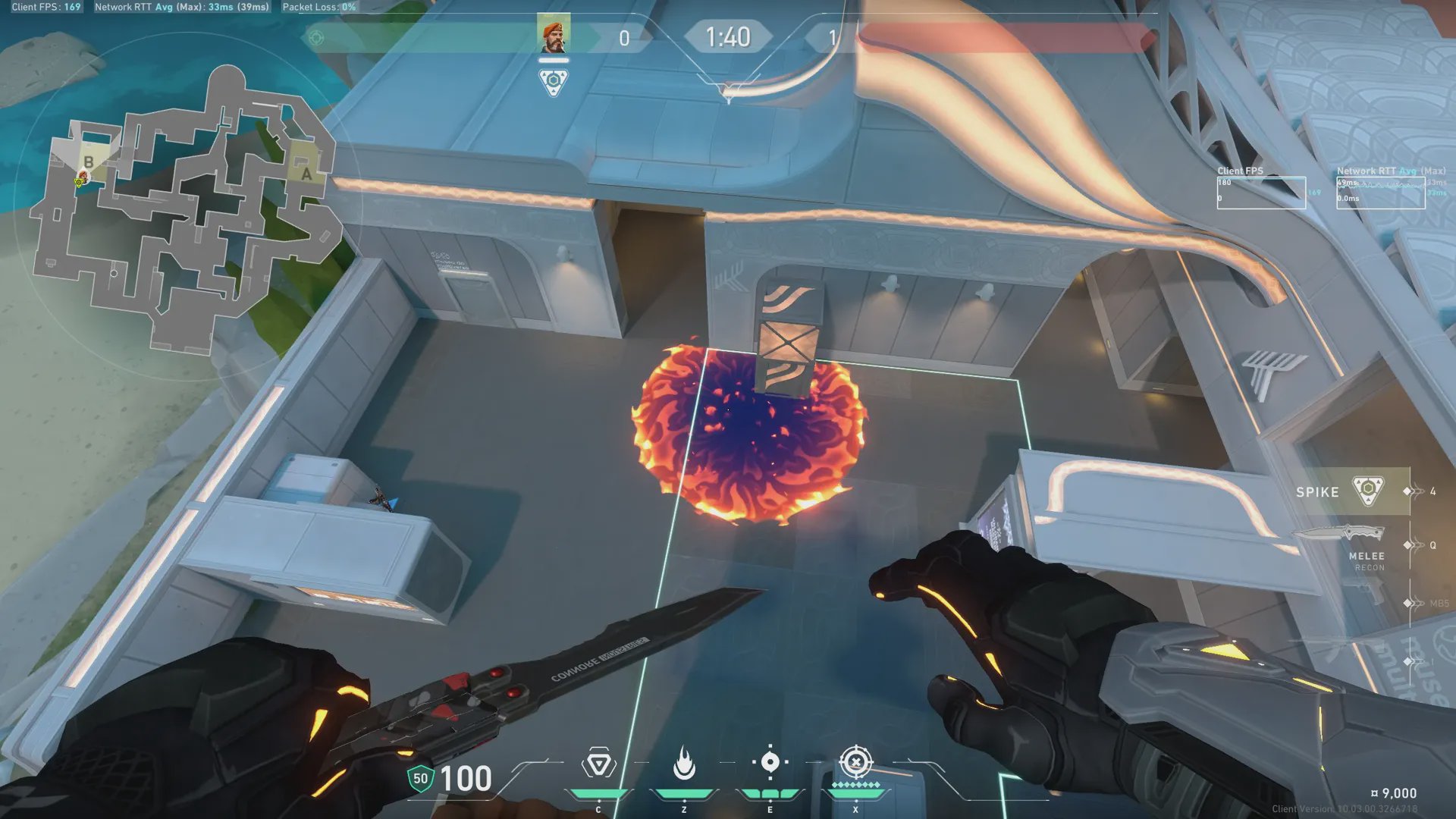Screen dimensions: 1456x819
Task: Activate the Stim Beacon ability icon
Action: coord(598,764)
